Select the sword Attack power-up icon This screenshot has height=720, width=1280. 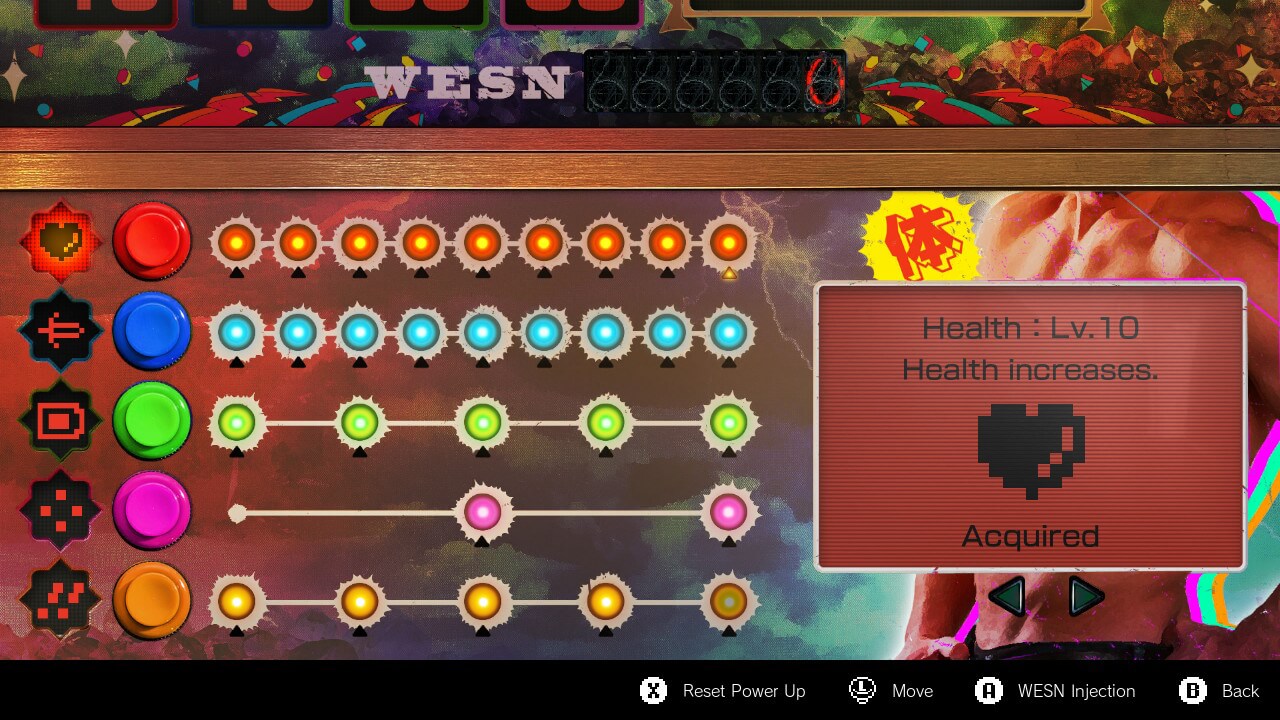coord(60,330)
